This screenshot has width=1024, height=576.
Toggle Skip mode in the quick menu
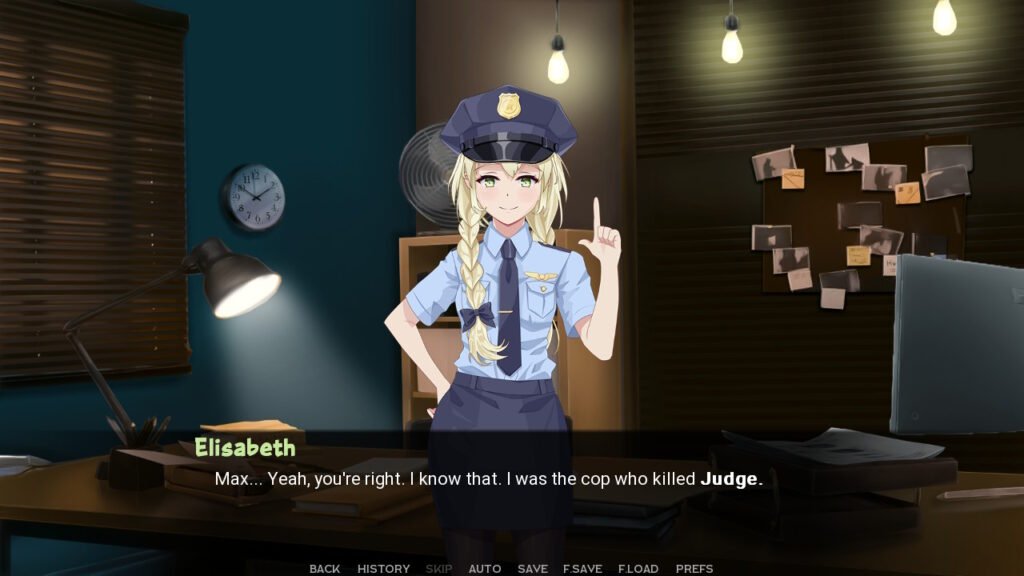439,568
